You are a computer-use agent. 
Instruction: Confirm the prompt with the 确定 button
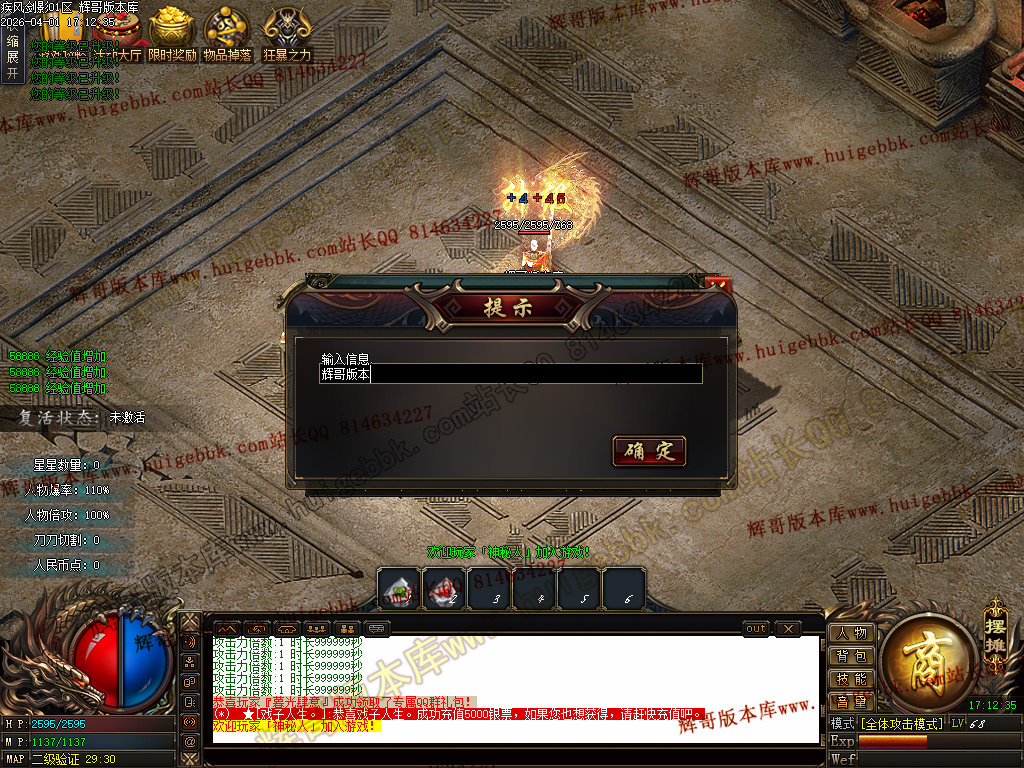tap(649, 451)
